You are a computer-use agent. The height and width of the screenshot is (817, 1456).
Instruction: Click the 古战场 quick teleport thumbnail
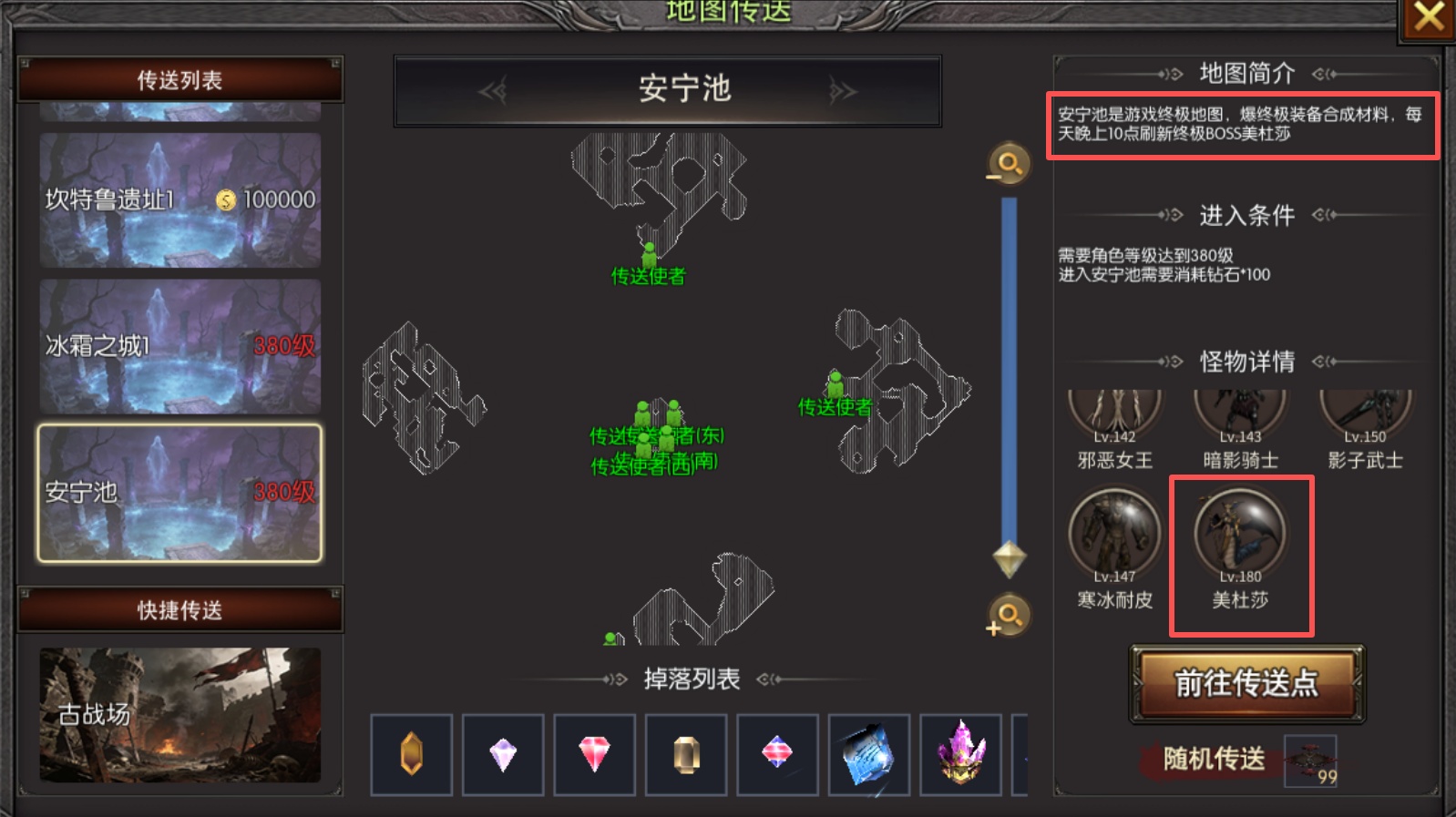coord(178,715)
